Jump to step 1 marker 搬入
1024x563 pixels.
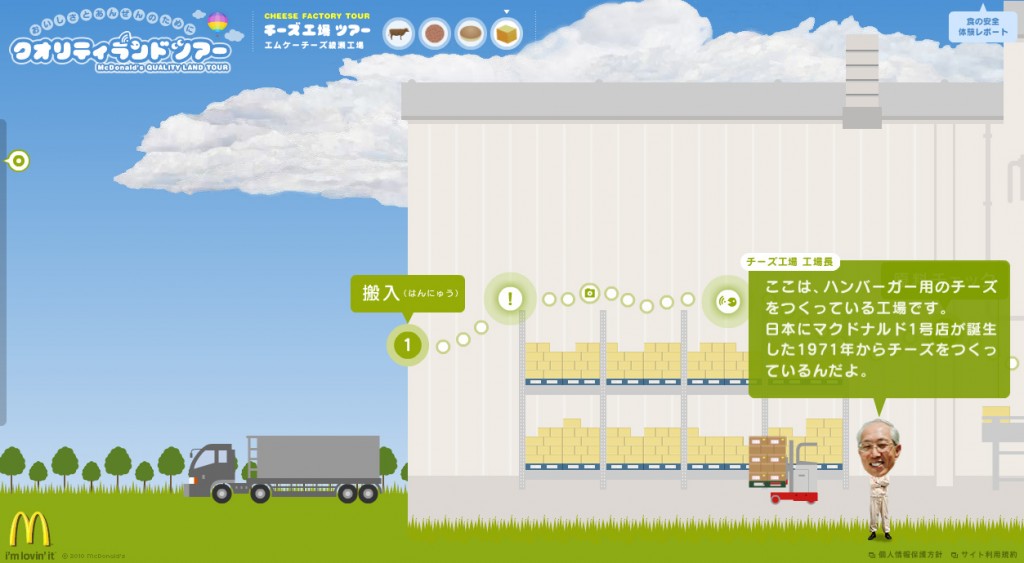(x=407, y=346)
